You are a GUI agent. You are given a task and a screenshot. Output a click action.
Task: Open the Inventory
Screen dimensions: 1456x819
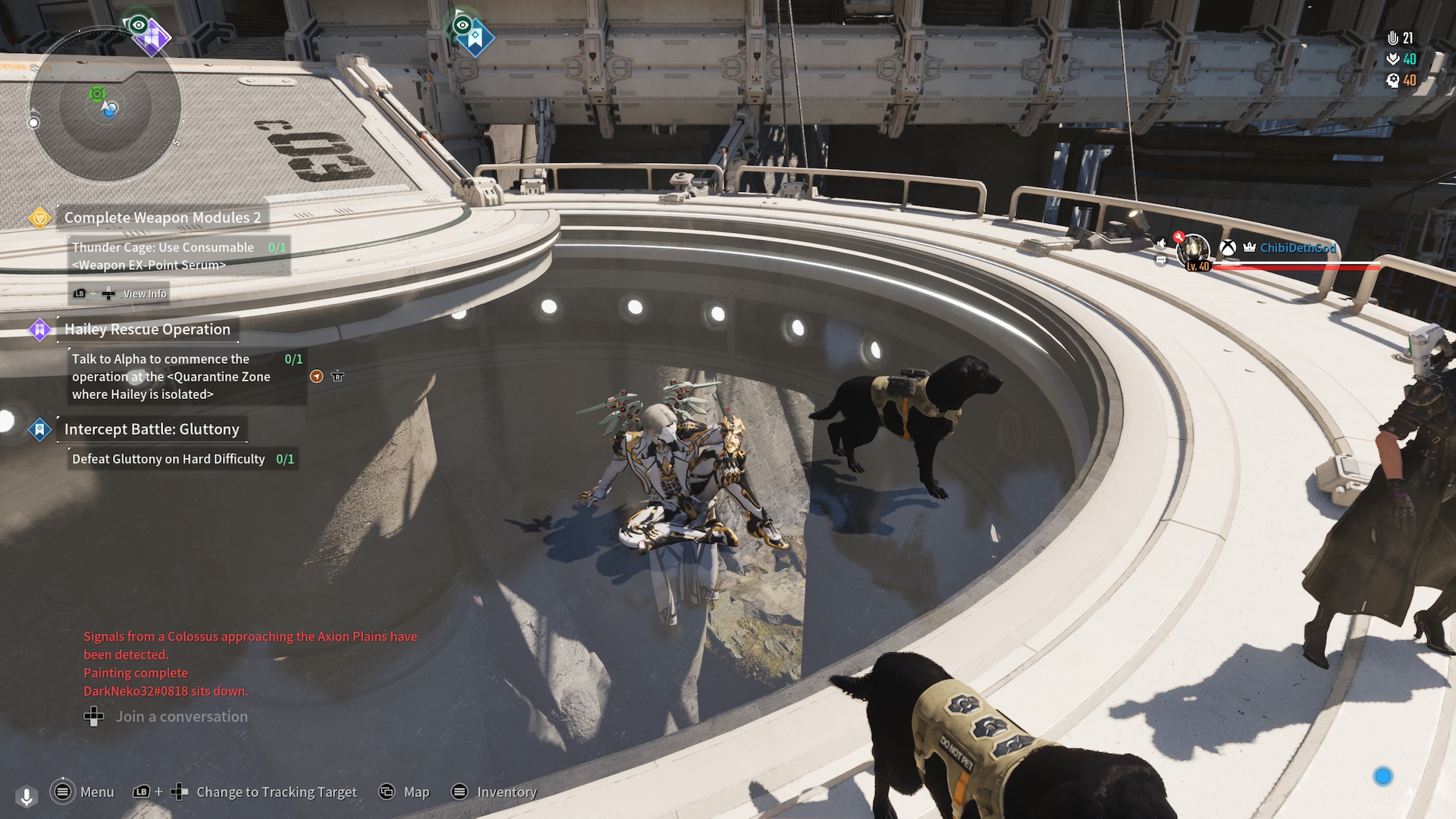coord(494,792)
